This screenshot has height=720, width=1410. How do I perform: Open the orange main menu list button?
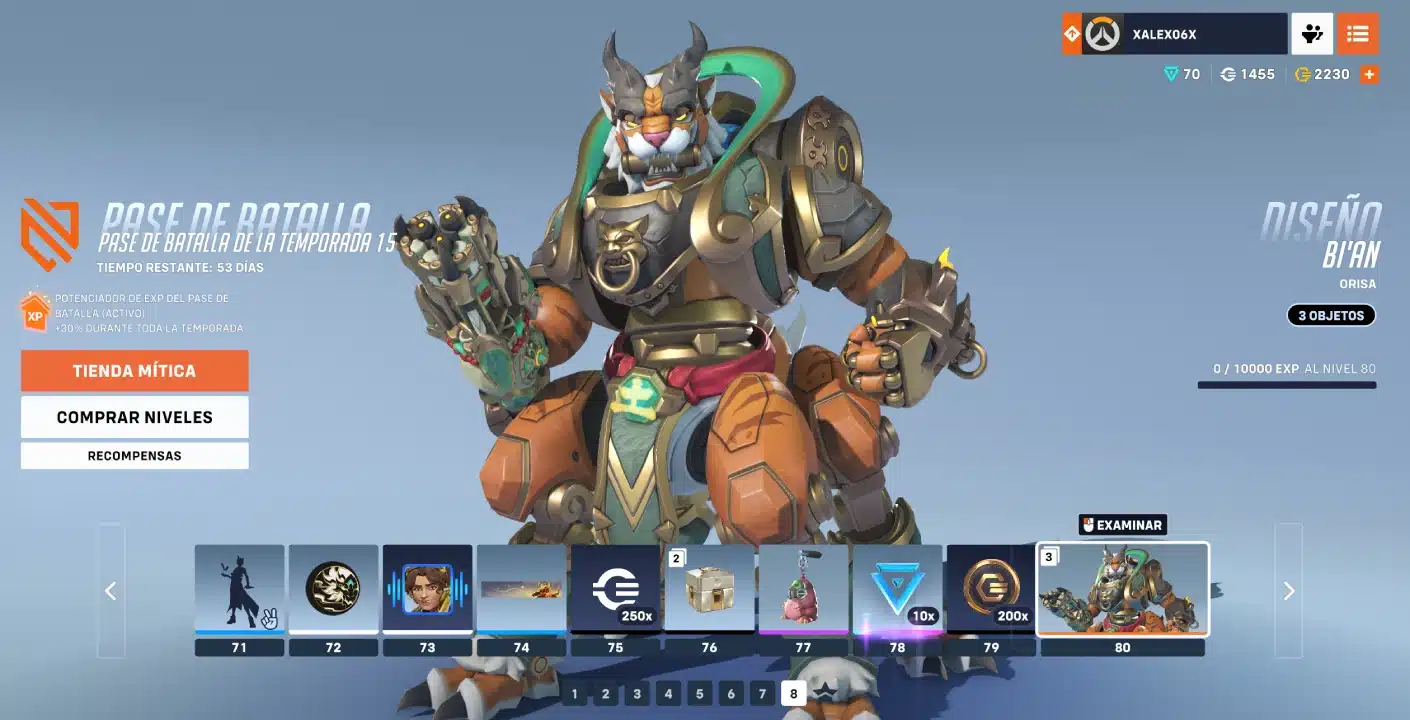coord(1357,34)
